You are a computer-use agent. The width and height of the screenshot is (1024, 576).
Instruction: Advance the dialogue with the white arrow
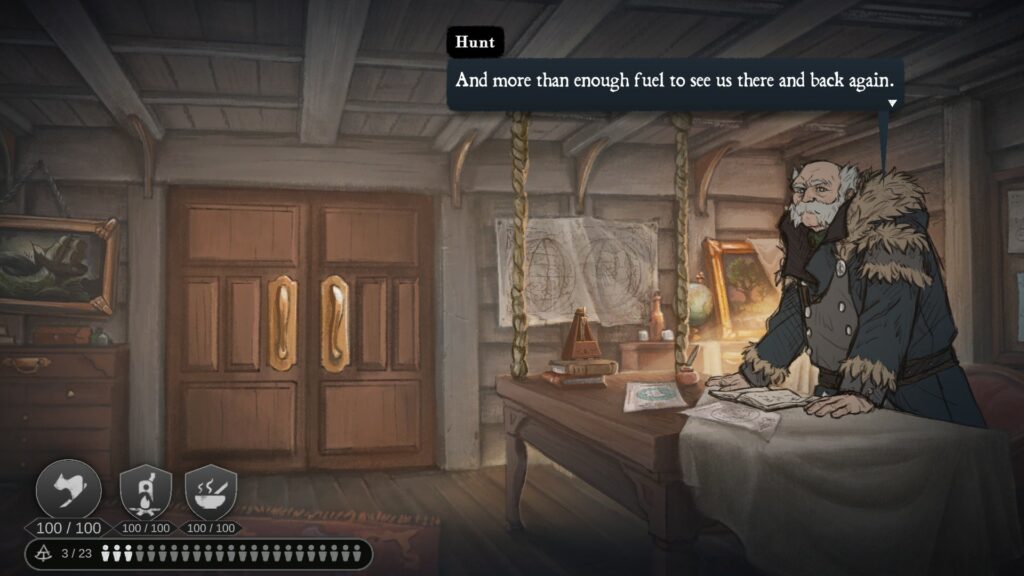pyautogui.click(x=891, y=102)
